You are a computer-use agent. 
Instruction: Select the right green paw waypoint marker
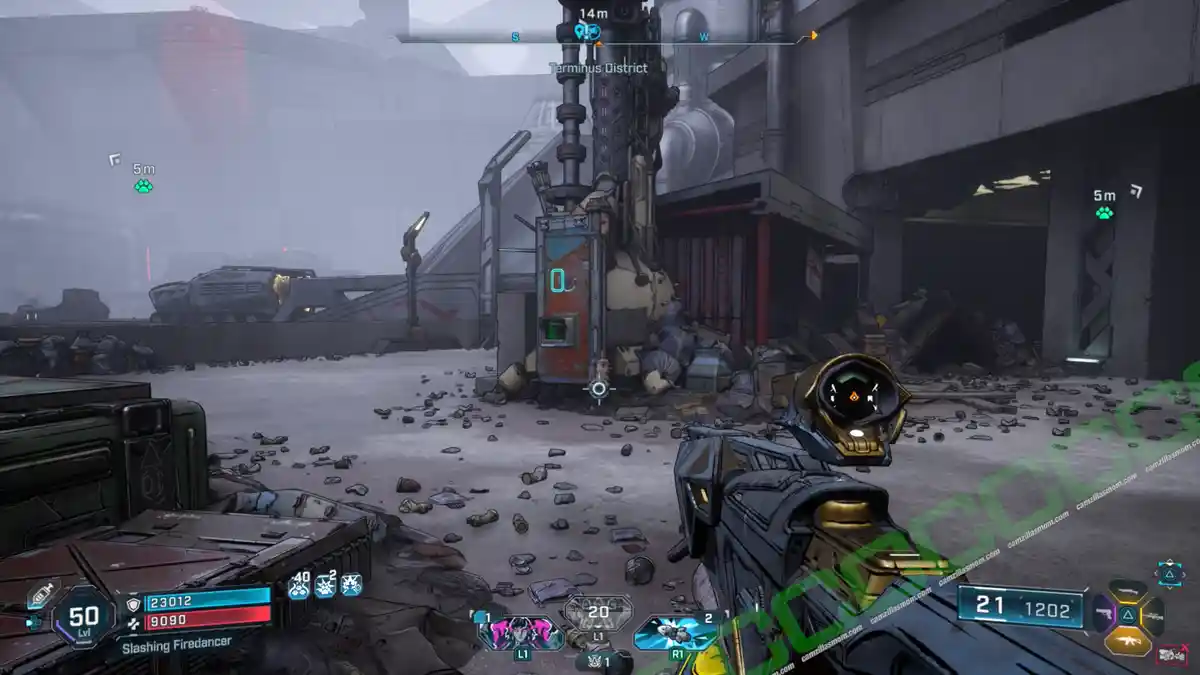[1104, 212]
